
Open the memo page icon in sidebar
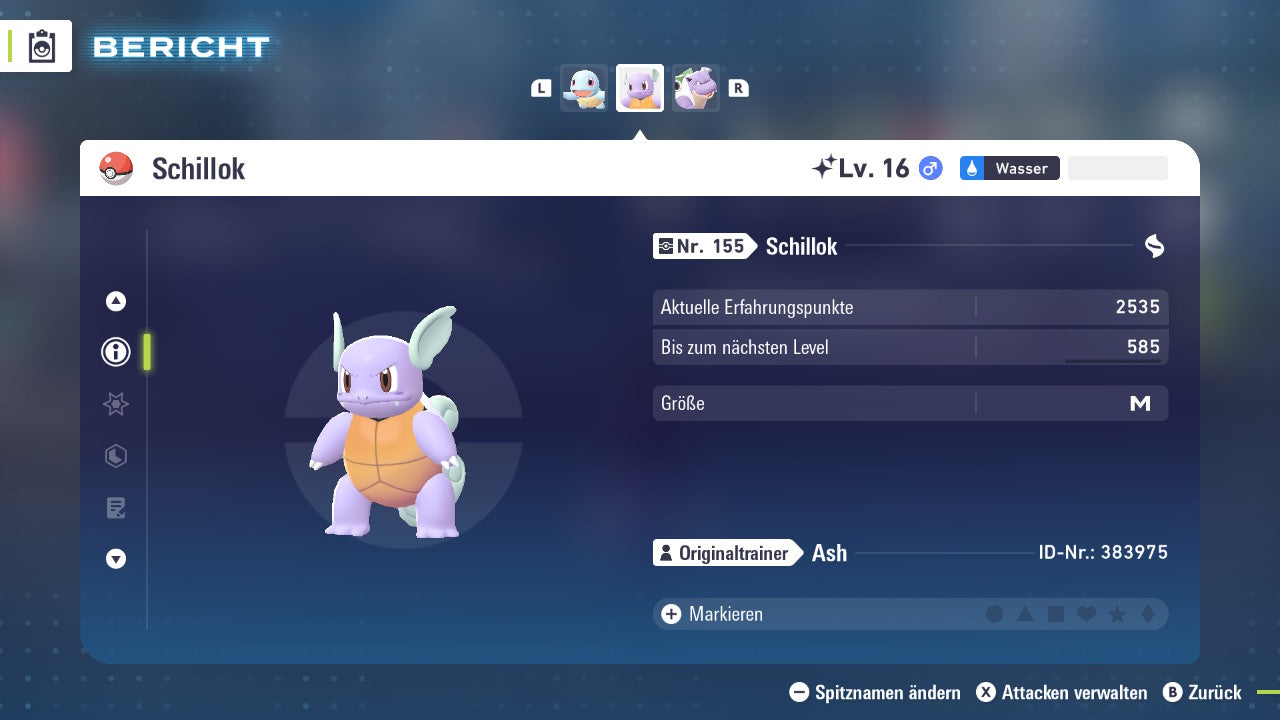point(115,507)
